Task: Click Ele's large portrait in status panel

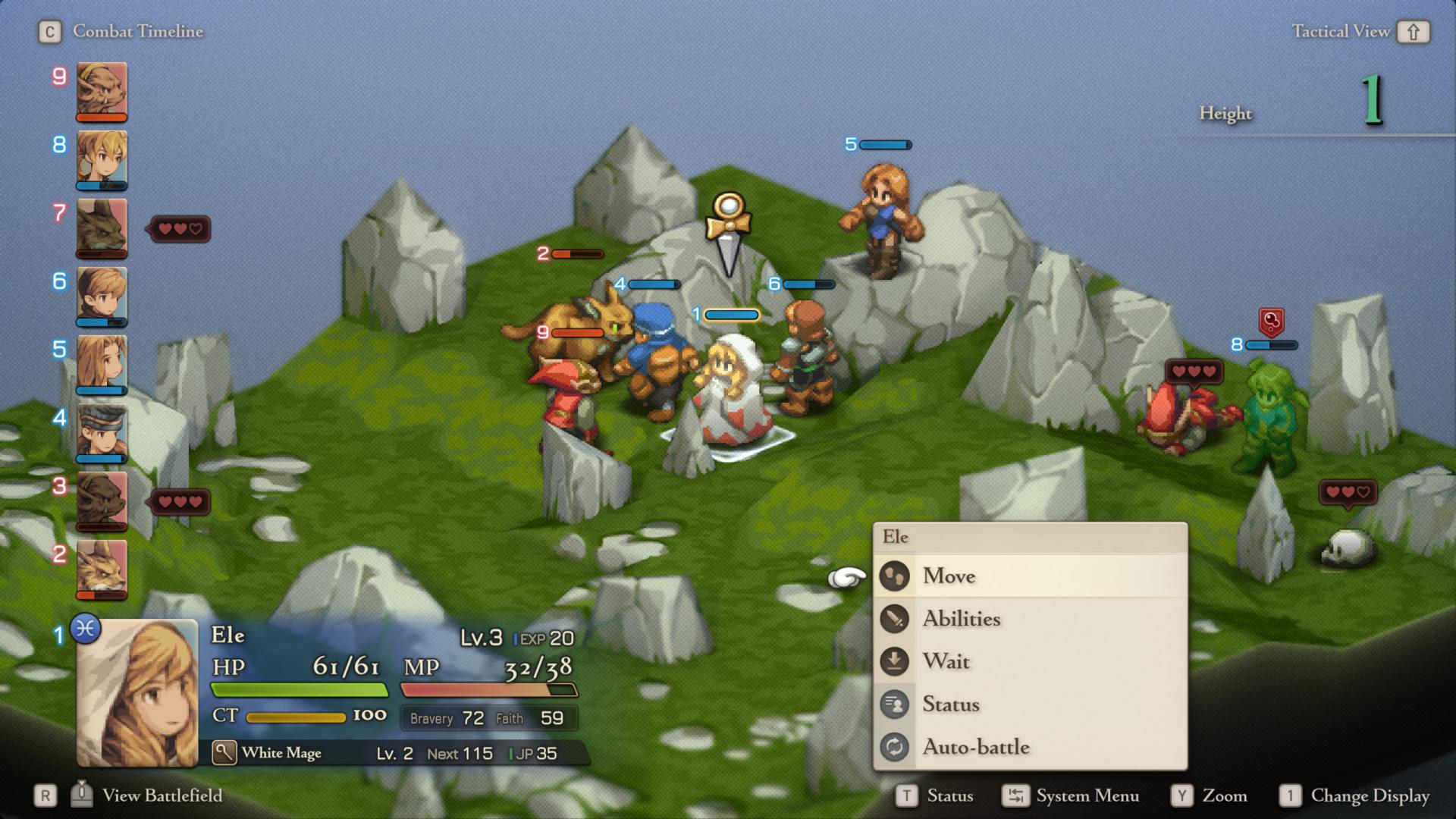Action: [x=137, y=692]
